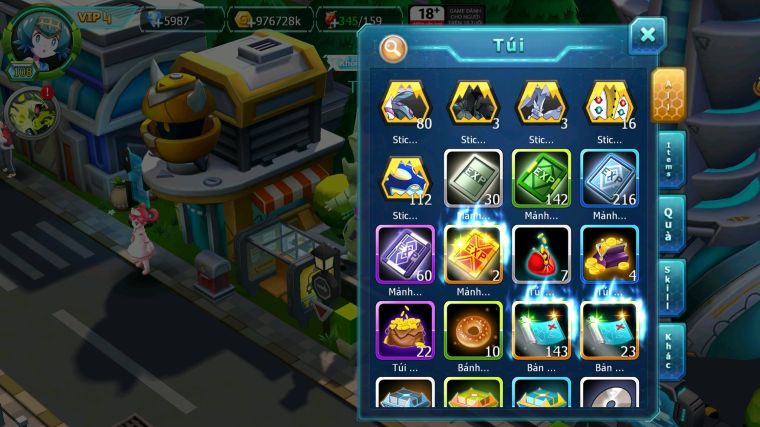Select the red pouch item slot

[541, 254]
